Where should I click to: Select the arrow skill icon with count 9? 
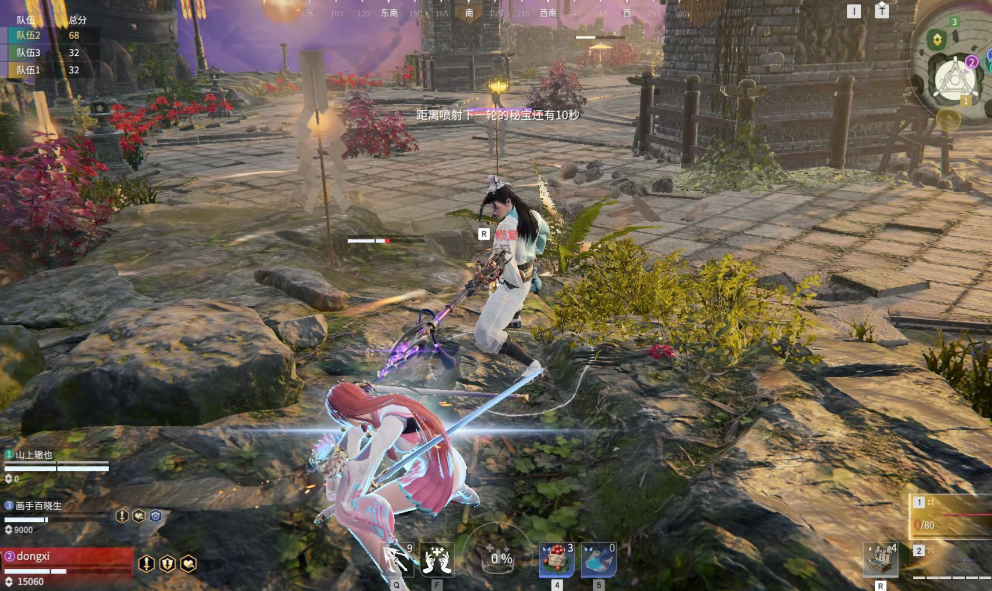[399, 559]
